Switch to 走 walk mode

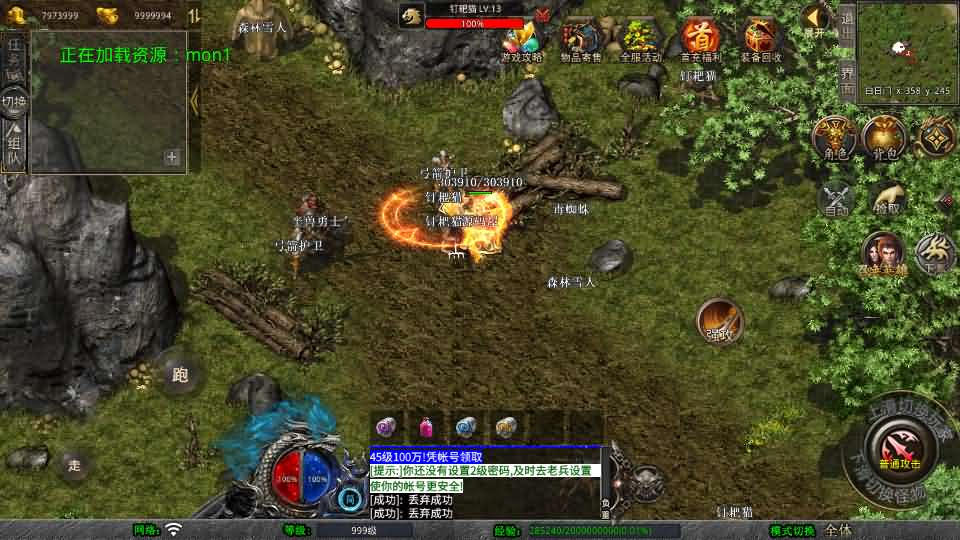pos(73,464)
